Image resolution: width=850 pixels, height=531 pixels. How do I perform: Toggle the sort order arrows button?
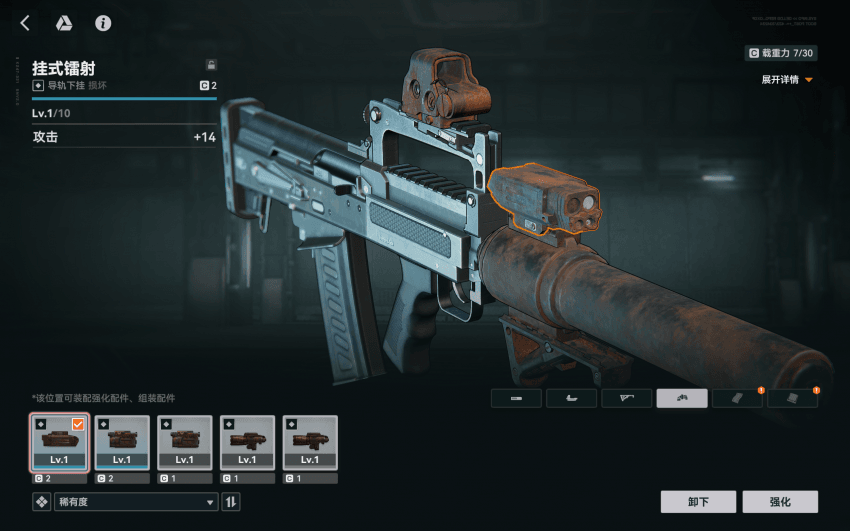(231, 502)
